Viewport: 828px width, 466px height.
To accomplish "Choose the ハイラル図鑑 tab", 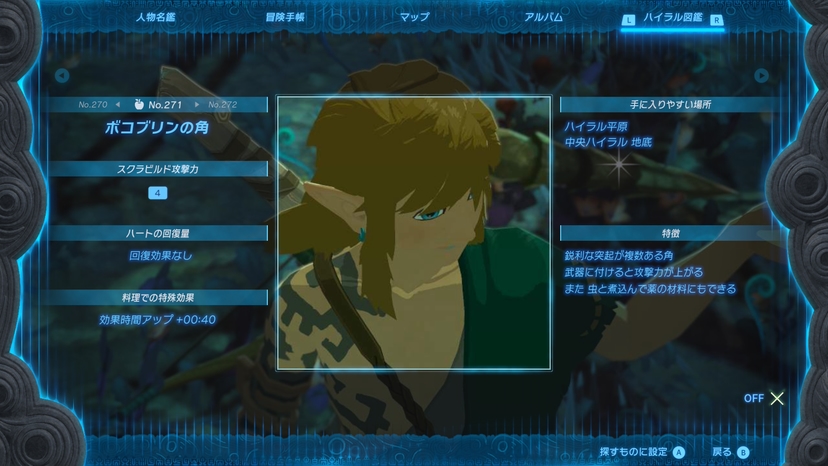I will (x=673, y=18).
